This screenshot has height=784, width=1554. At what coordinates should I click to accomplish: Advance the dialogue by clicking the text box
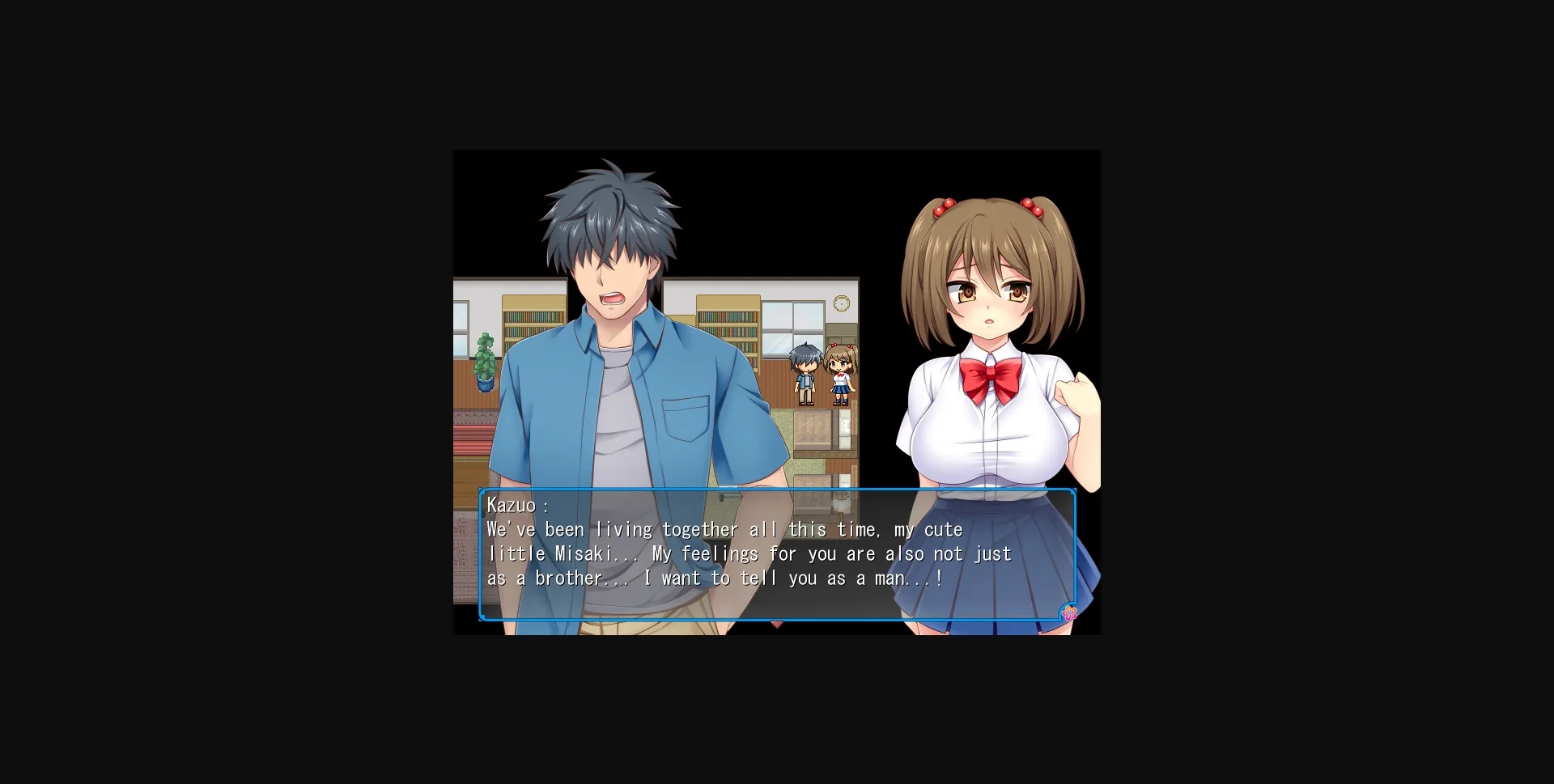coord(777,558)
